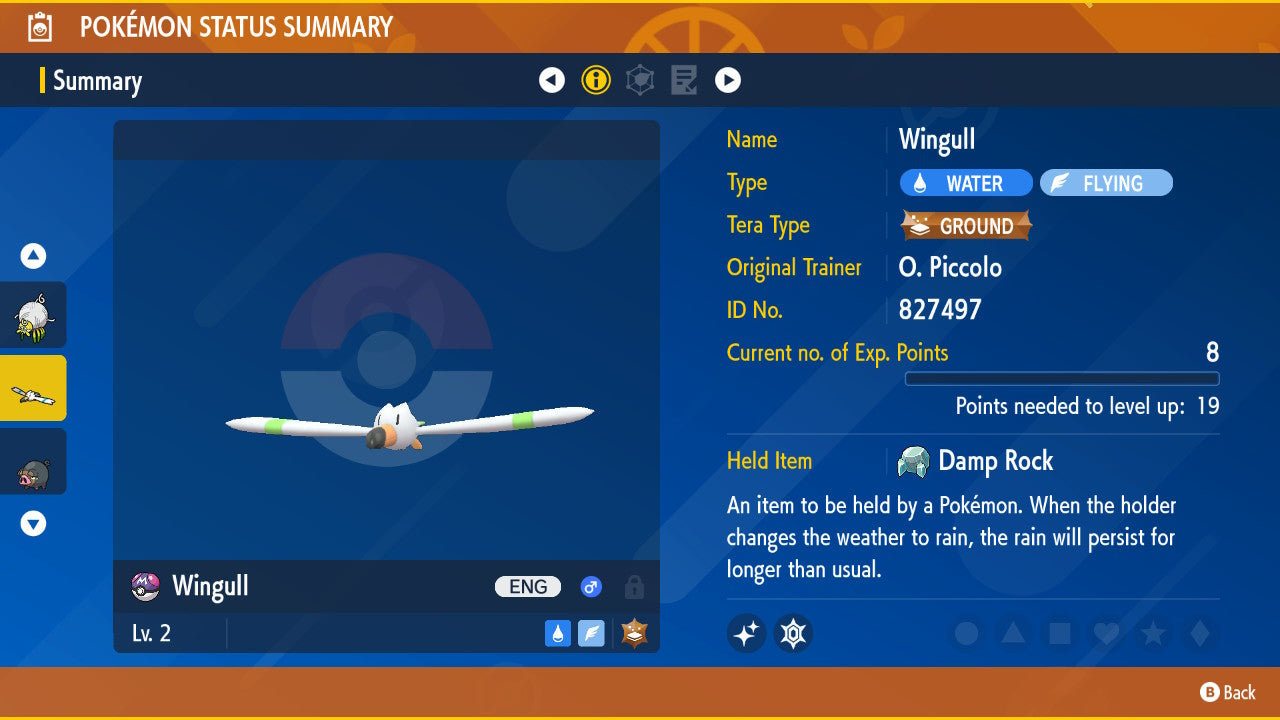Viewport: 1280px width, 720px height.
Task: Open the trainer memo notes tab
Action: pos(684,80)
